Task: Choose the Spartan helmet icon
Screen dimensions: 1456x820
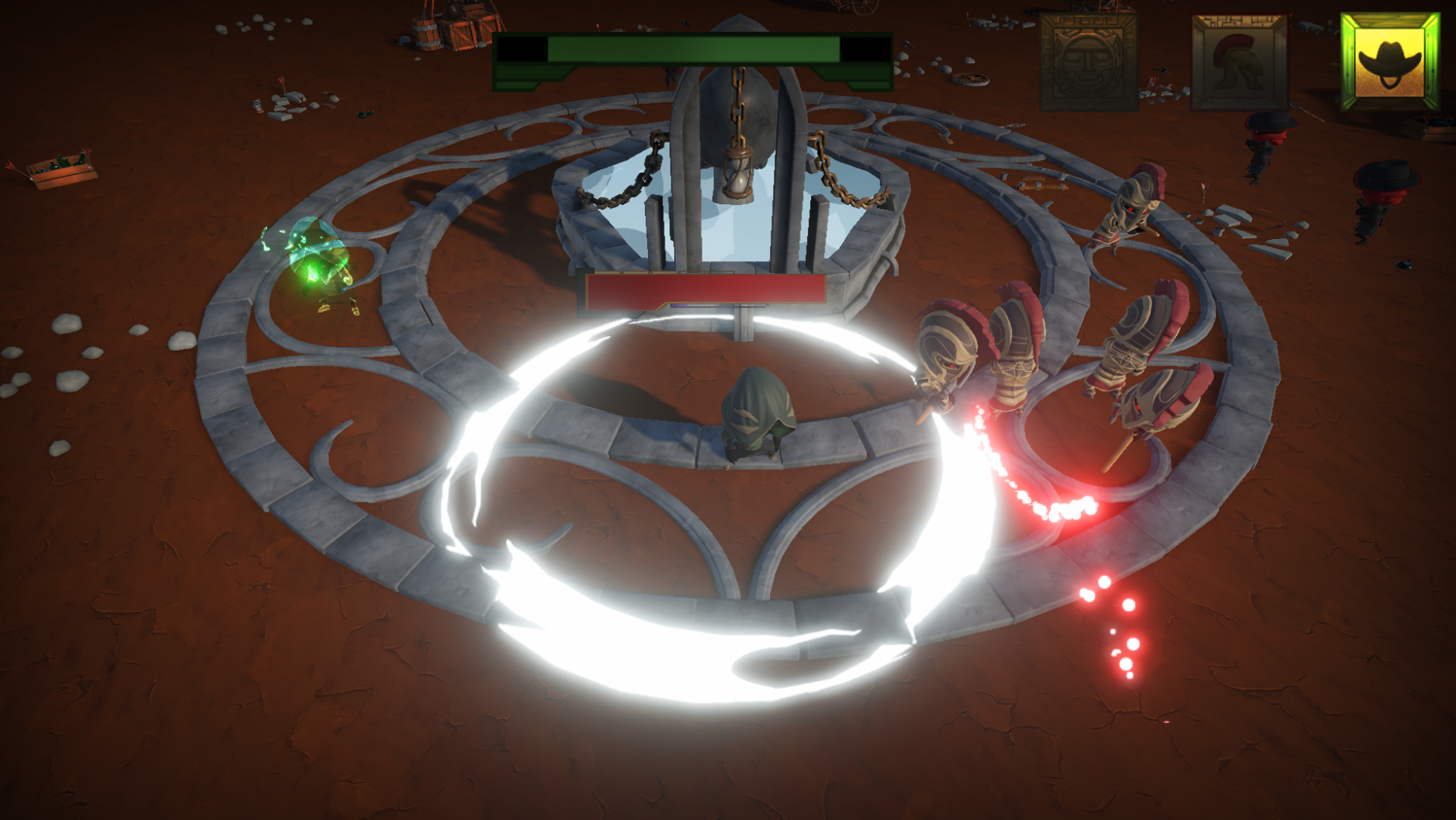Action: 1239,62
